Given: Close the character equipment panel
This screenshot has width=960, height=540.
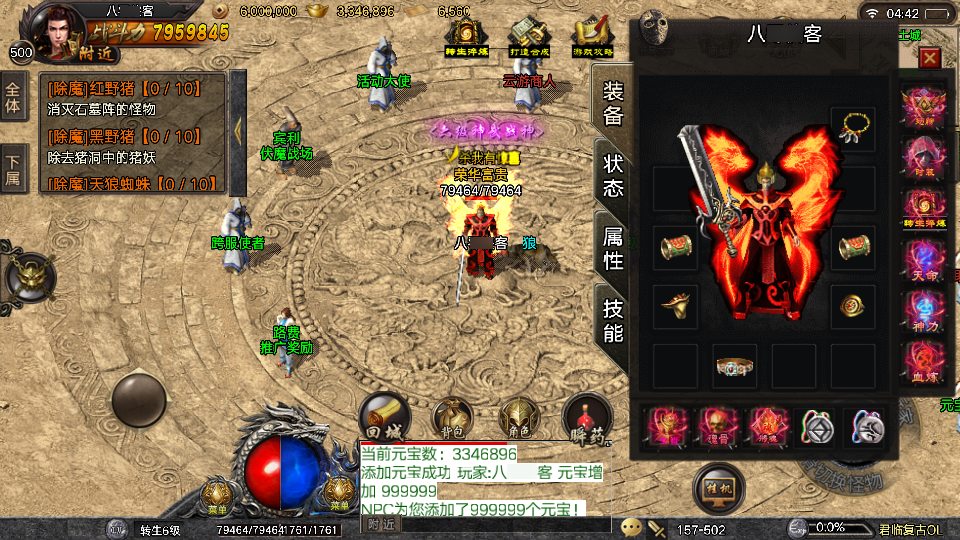Looking at the screenshot, I should pos(930,58).
